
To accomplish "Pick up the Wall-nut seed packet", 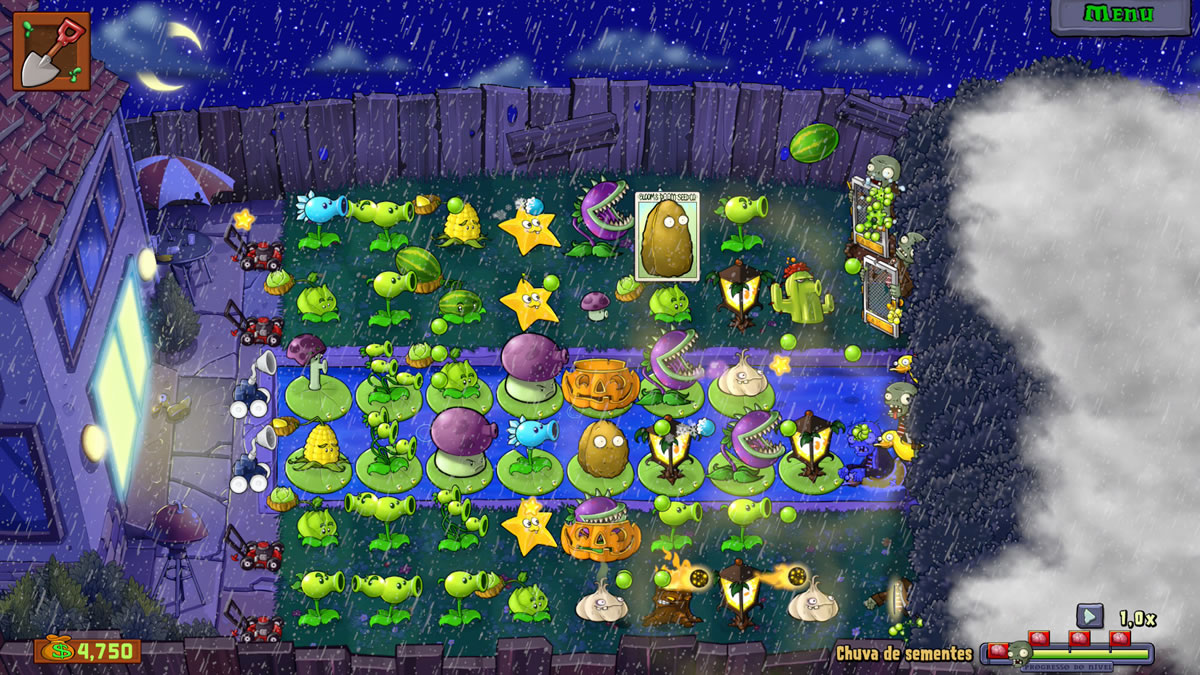I will coord(665,236).
